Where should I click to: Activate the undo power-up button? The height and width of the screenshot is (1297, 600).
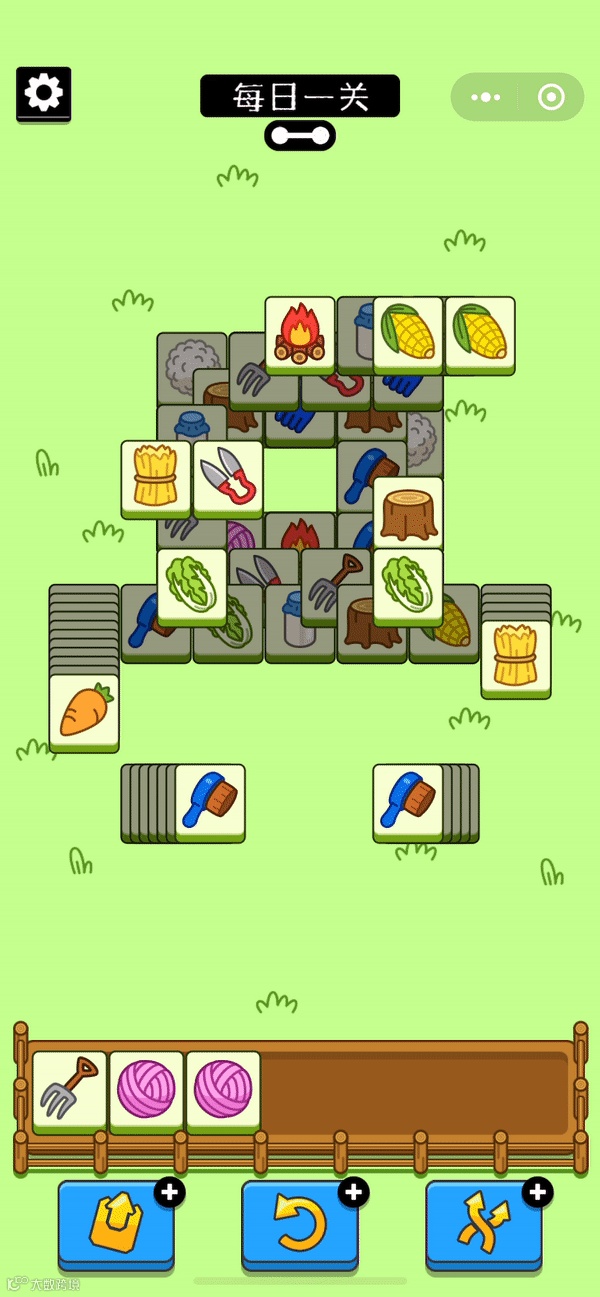tap(300, 1224)
